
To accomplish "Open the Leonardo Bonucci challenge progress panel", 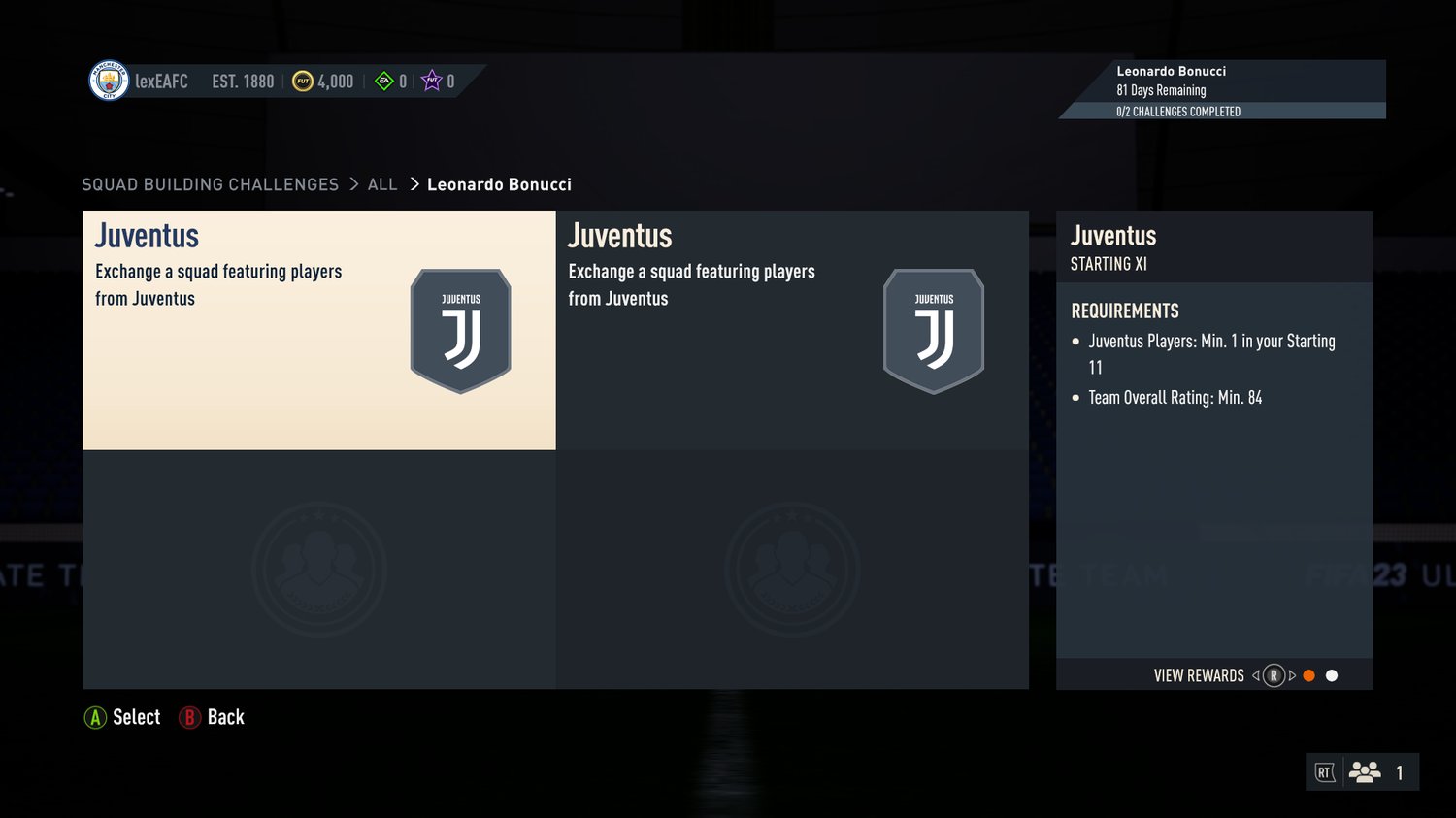I will point(1223,90).
